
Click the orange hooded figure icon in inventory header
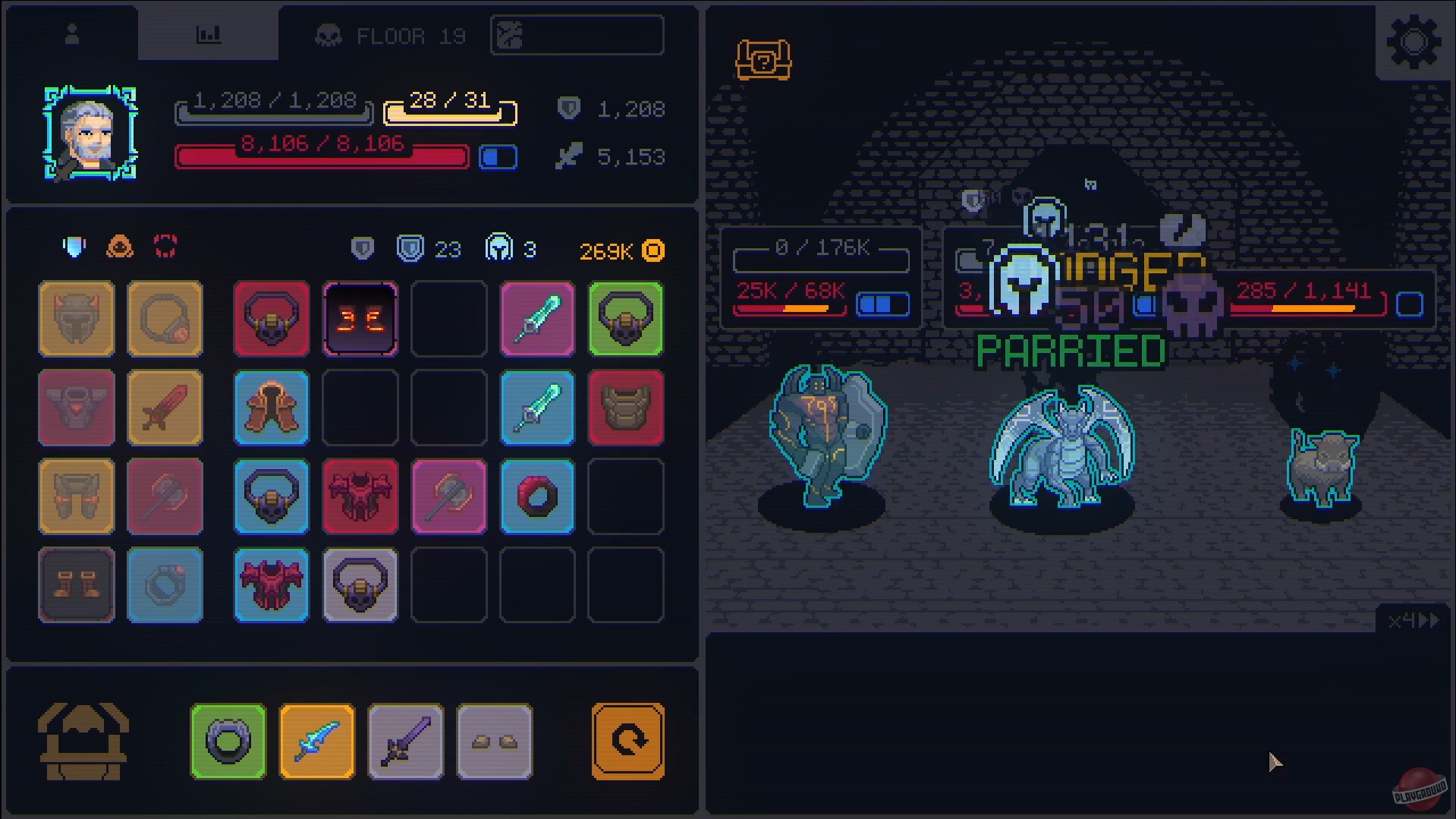coord(121,244)
